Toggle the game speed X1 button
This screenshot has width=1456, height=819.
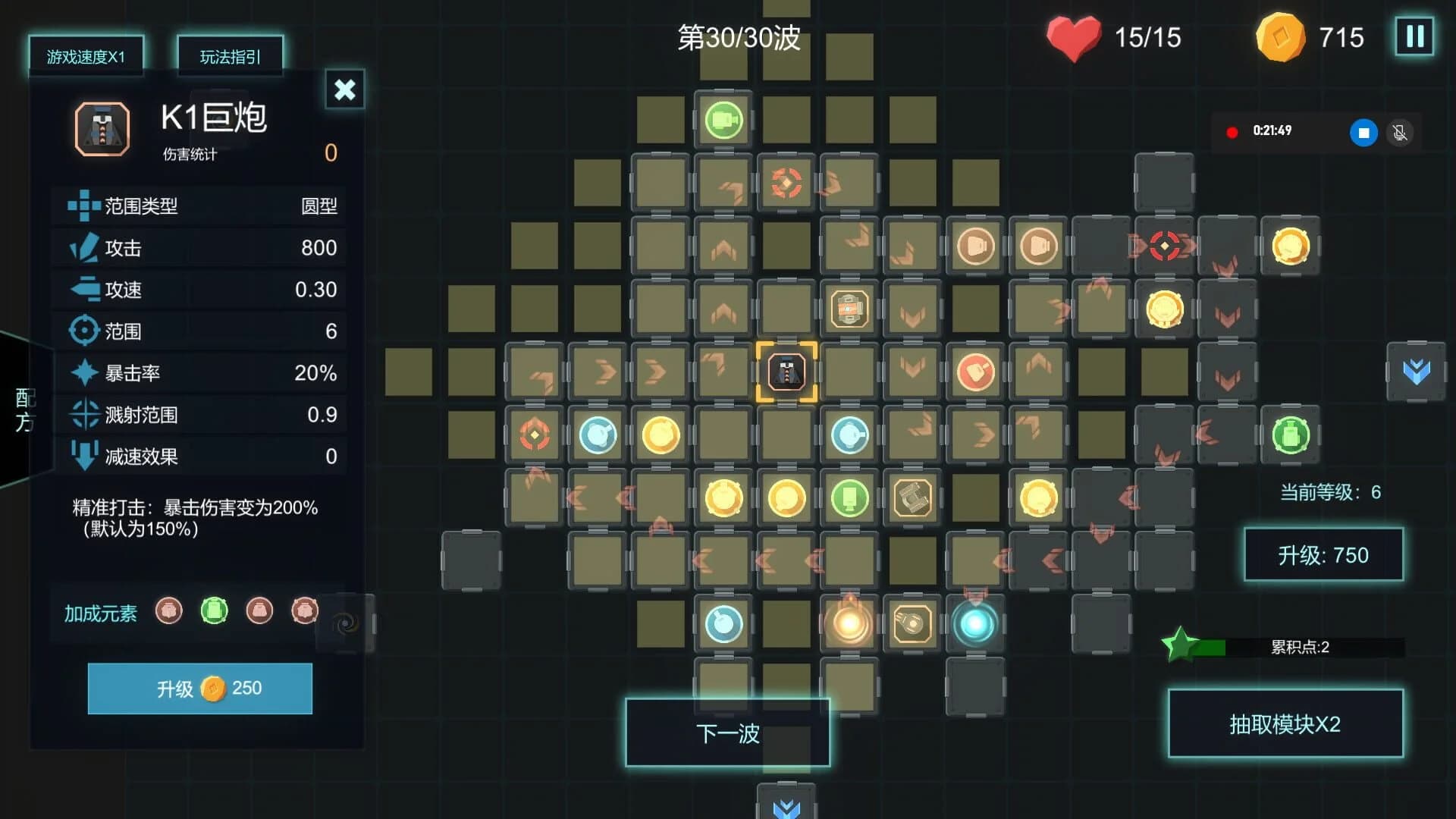click(86, 57)
